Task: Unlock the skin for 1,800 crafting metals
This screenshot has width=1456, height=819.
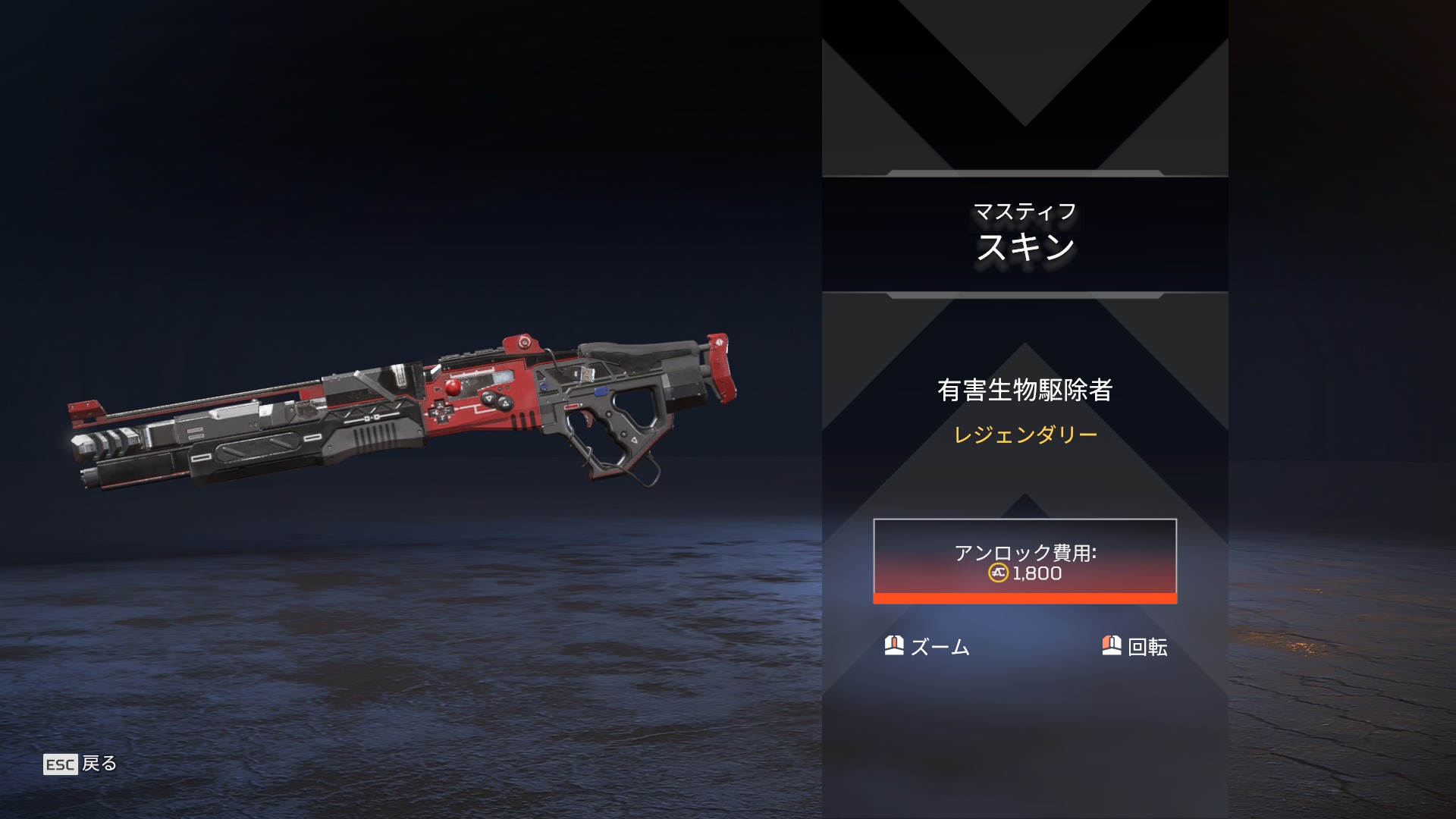Action: coord(1025,561)
